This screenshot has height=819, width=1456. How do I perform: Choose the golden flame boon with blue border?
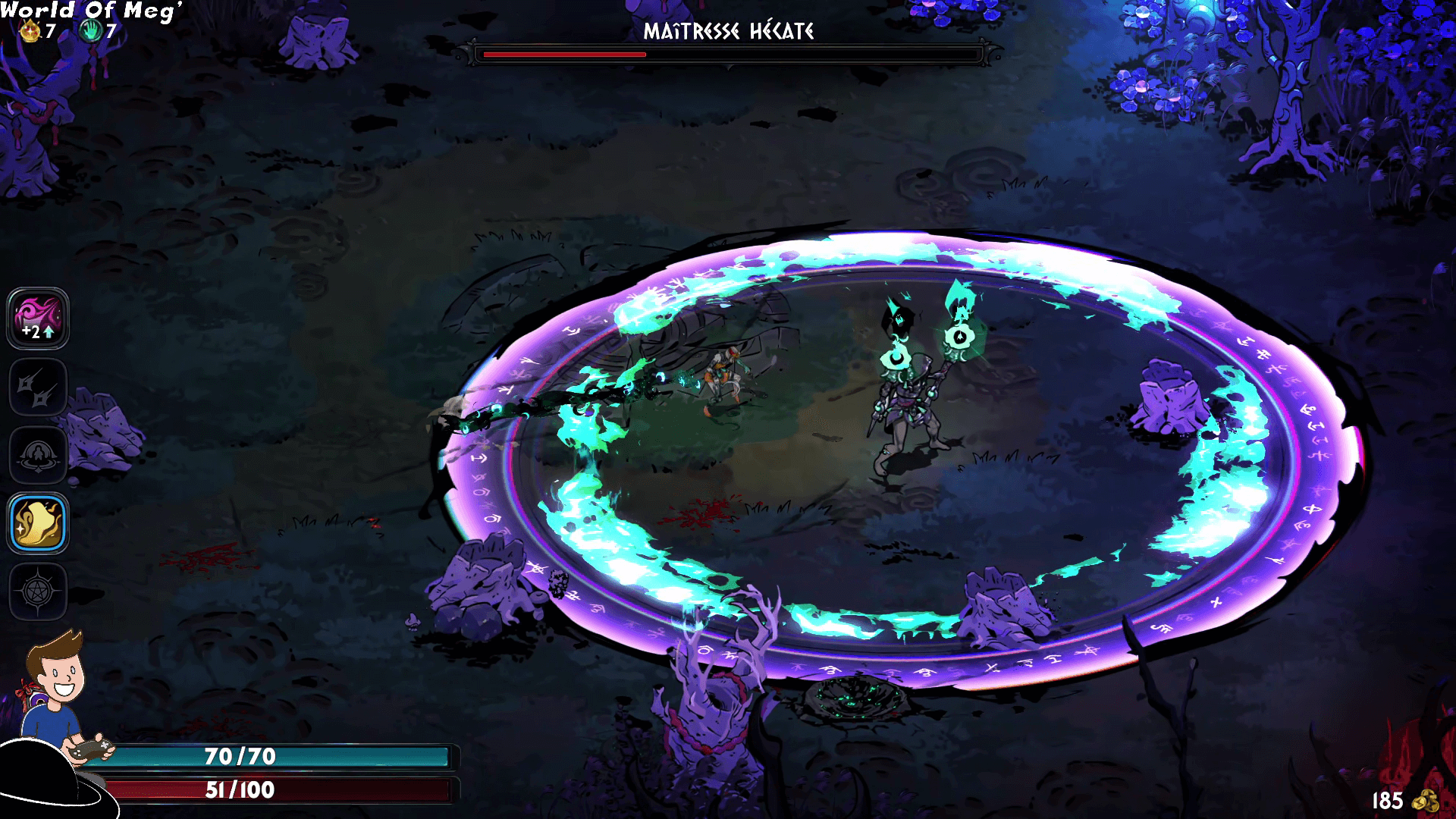click(x=38, y=523)
